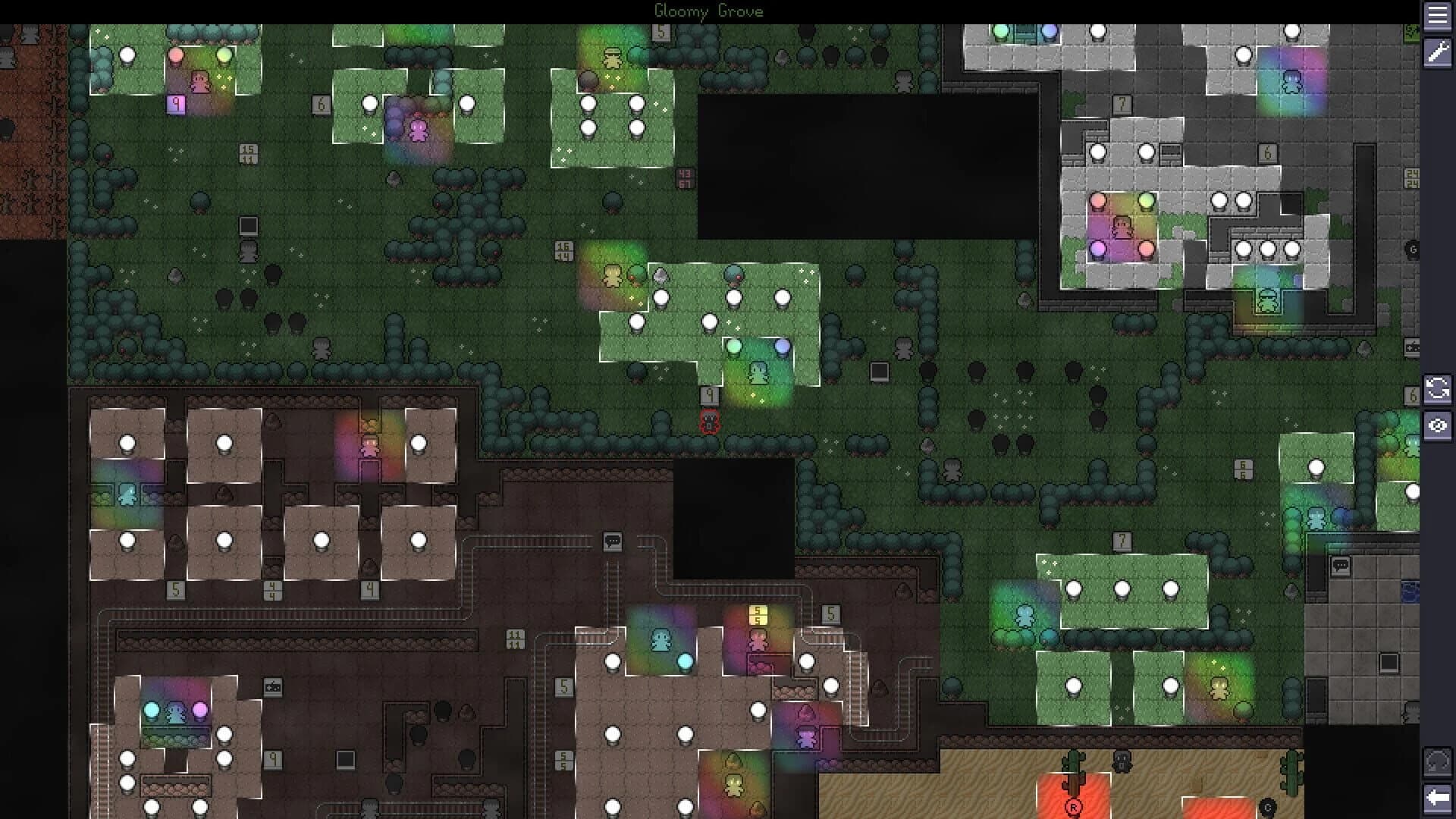Open the wrench tools panel
1456x819 pixels.
coord(1439,55)
